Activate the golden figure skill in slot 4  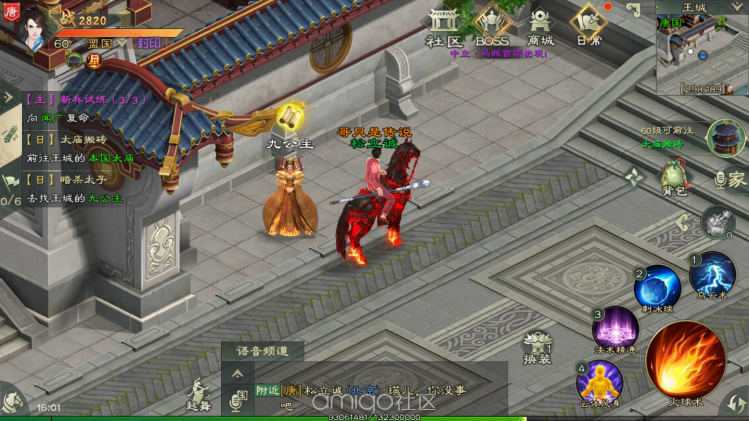599,380
